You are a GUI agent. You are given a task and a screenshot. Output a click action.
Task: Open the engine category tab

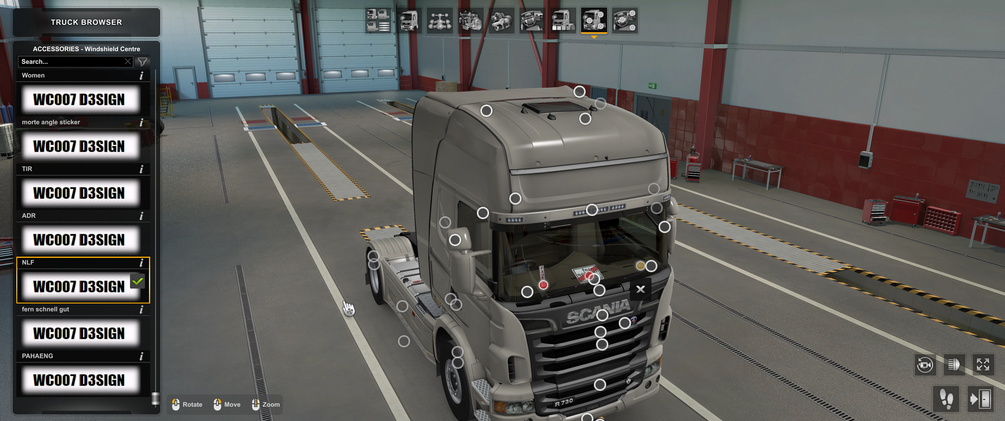(x=471, y=20)
